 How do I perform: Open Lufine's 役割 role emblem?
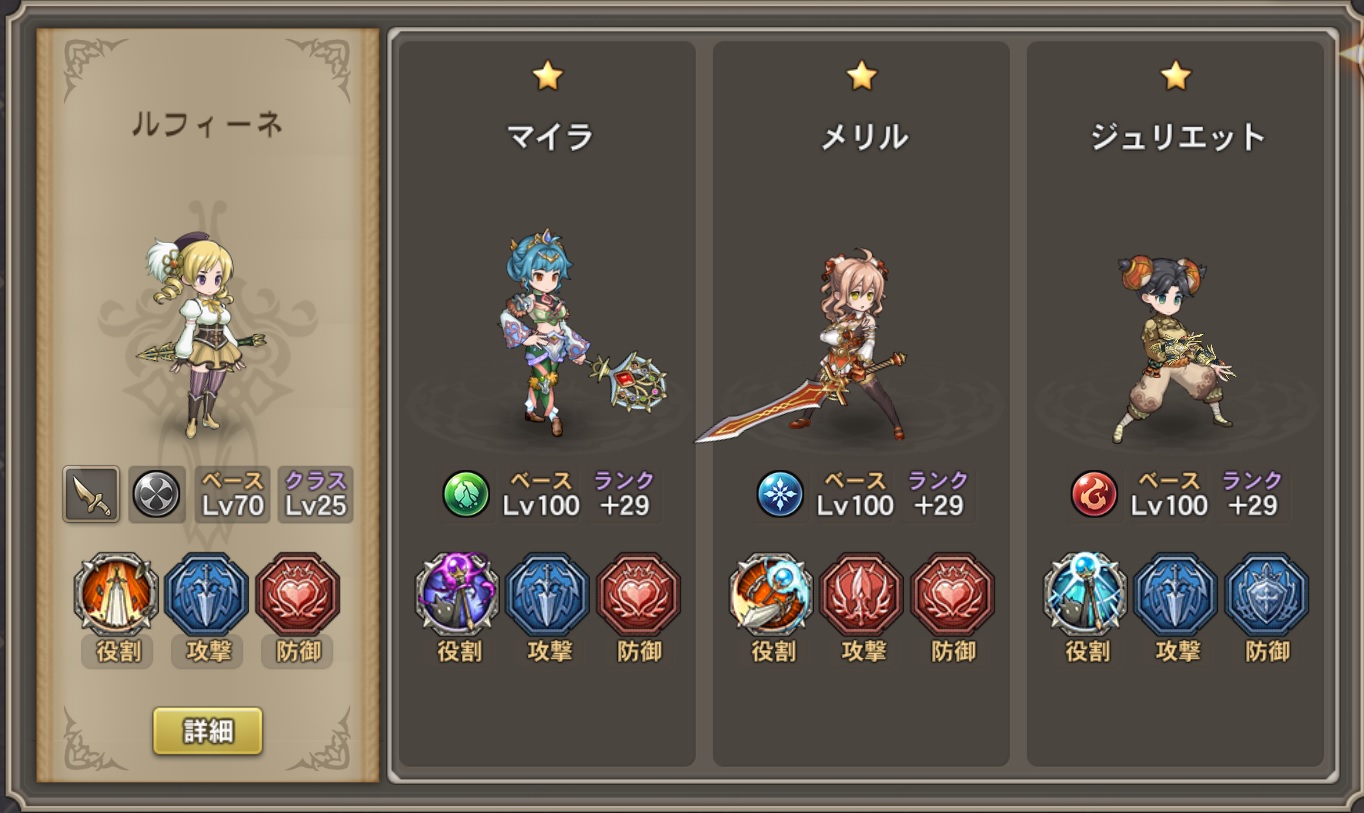[x=115, y=594]
